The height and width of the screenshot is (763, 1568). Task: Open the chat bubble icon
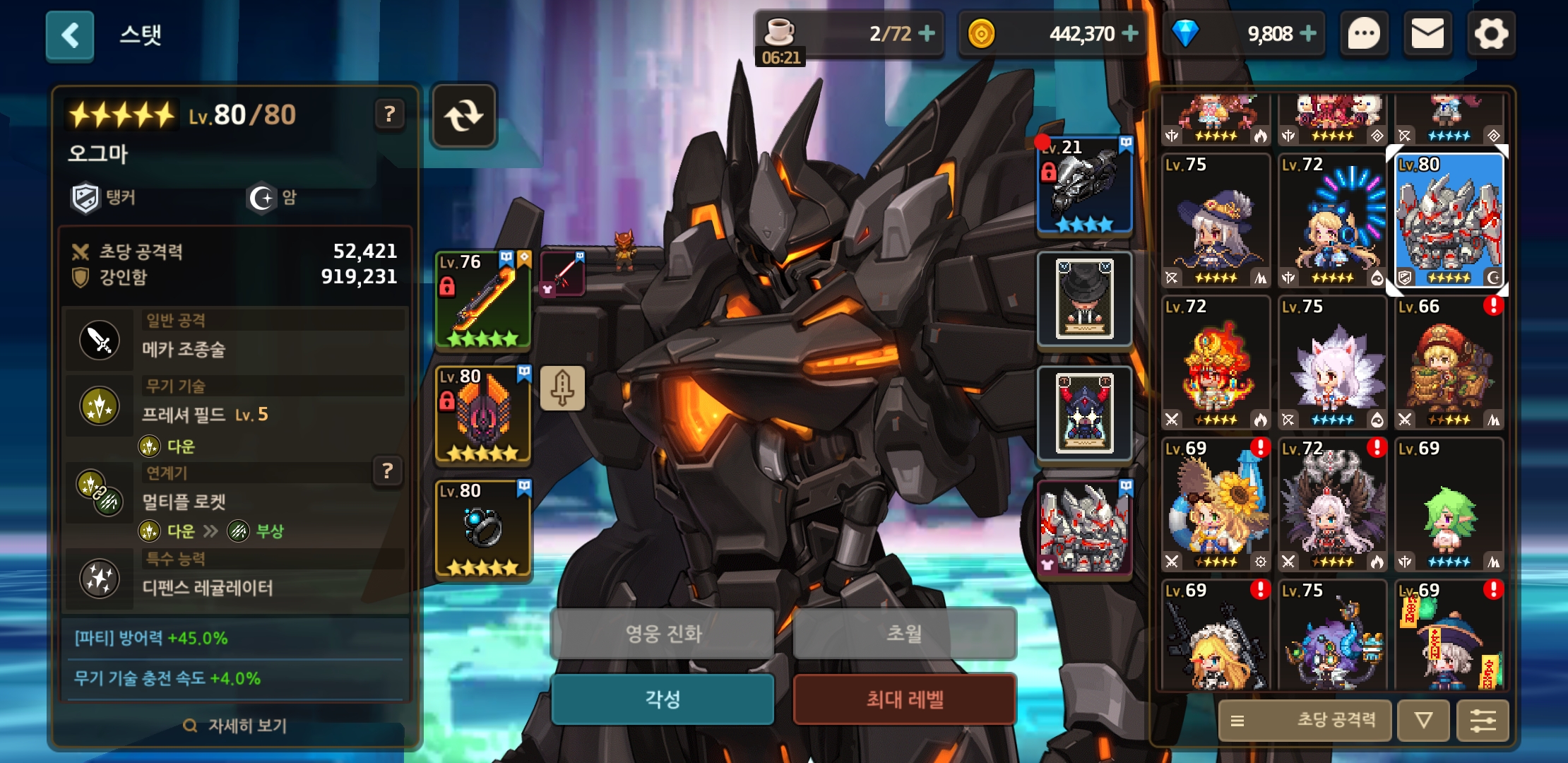click(1364, 34)
